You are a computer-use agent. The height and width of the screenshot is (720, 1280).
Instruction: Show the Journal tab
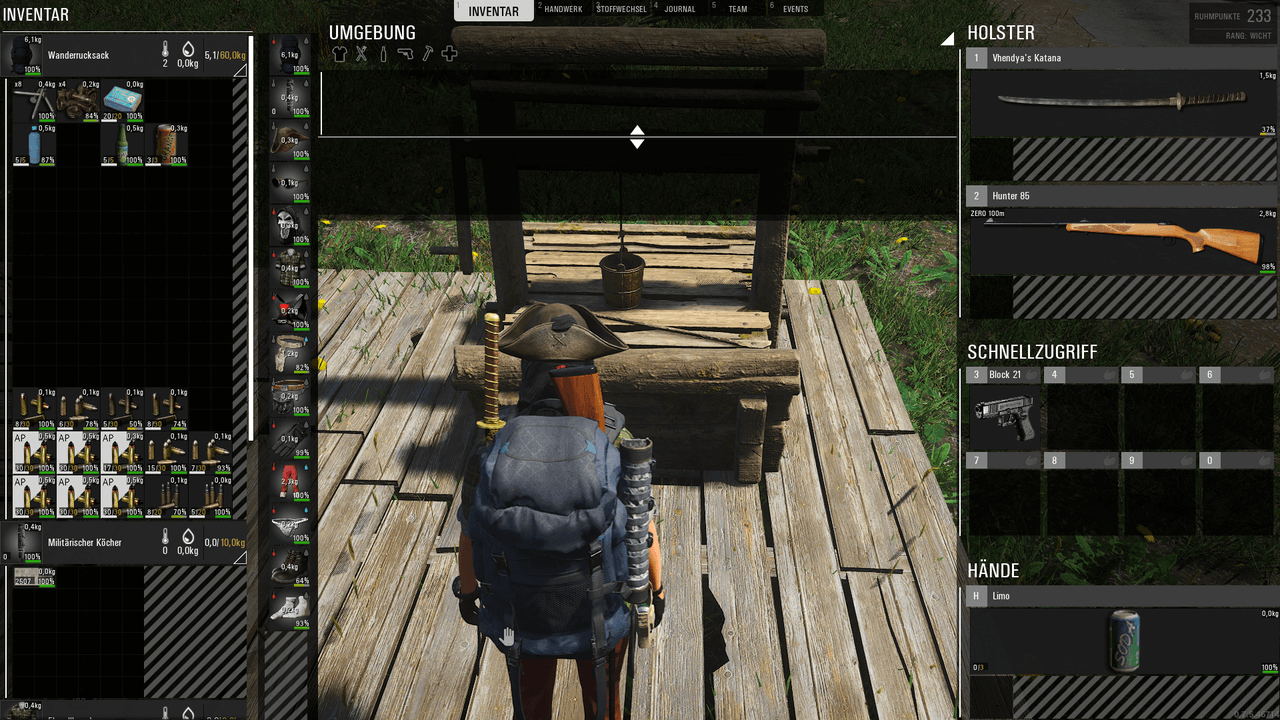tap(680, 9)
